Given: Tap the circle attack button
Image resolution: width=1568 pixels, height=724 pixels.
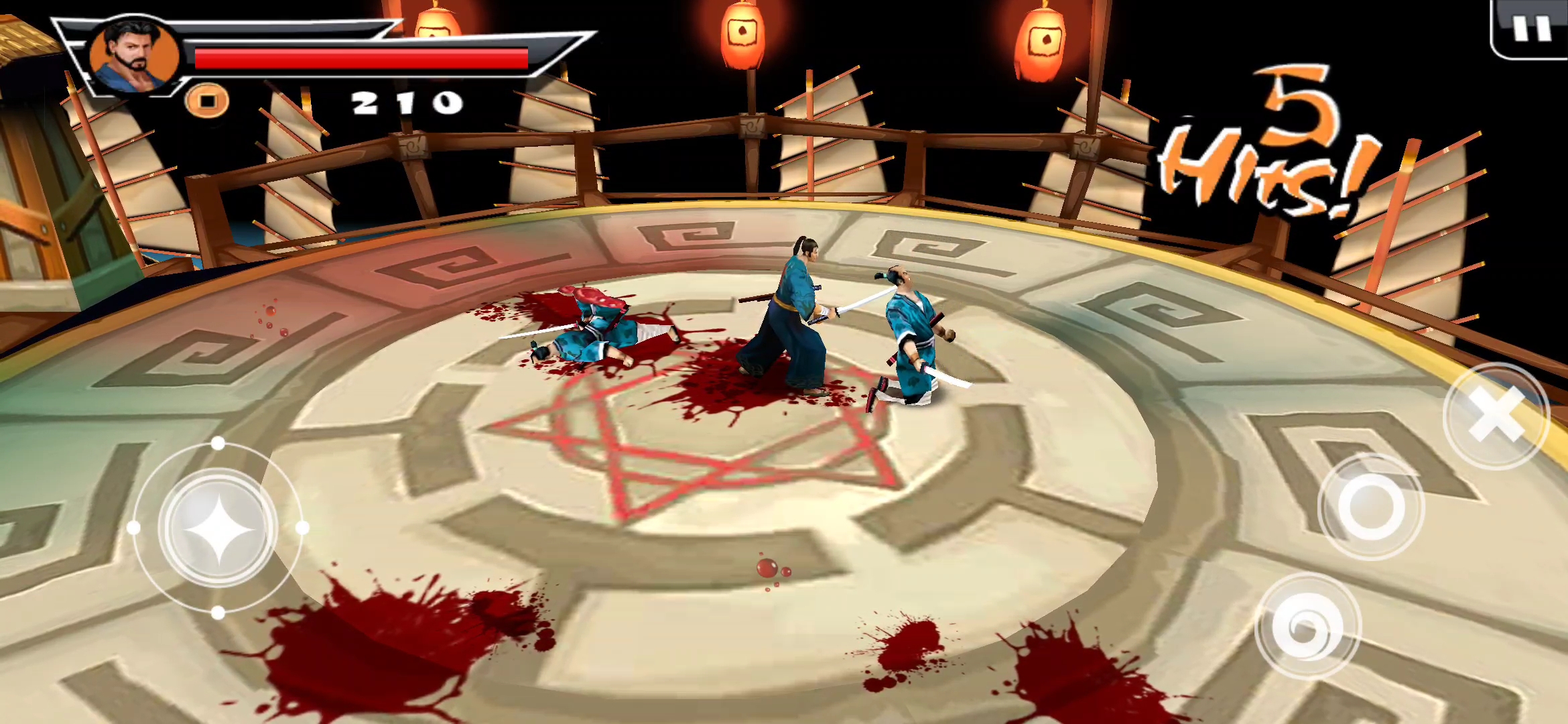Looking at the screenshot, I should coord(1371,507).
